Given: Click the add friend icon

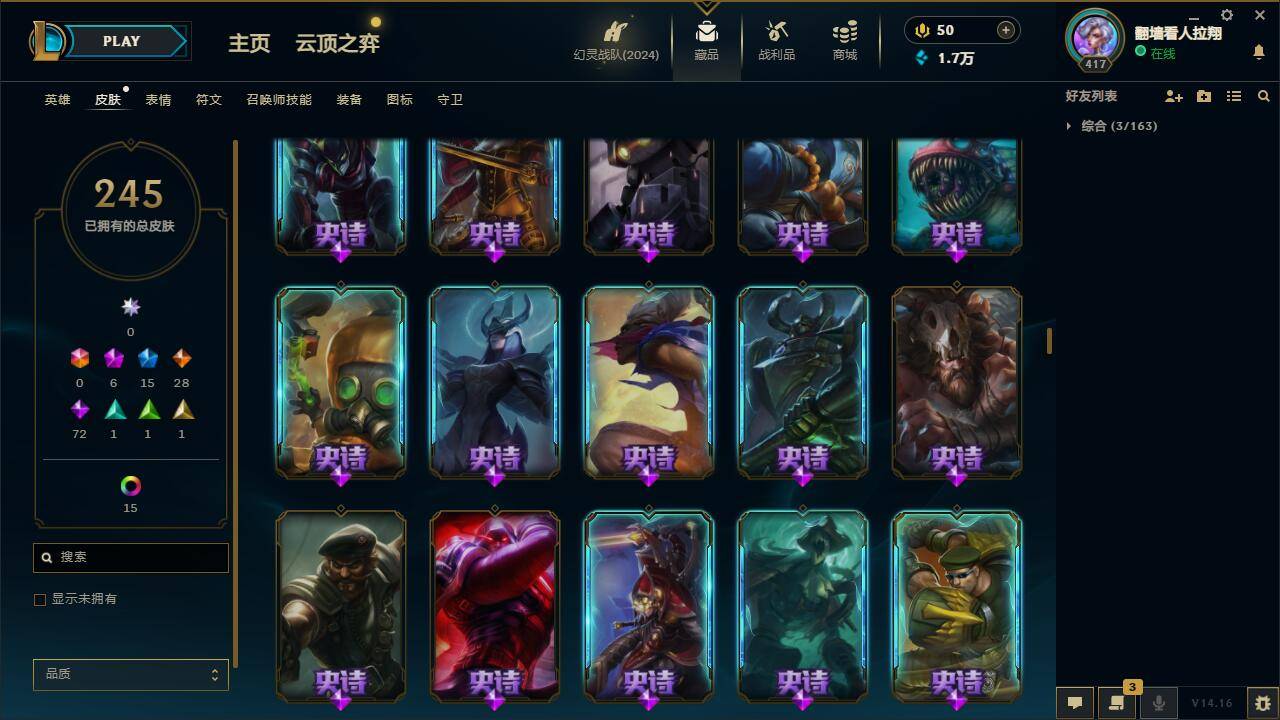Looking at the screenshot, I should click(1173, 96).
